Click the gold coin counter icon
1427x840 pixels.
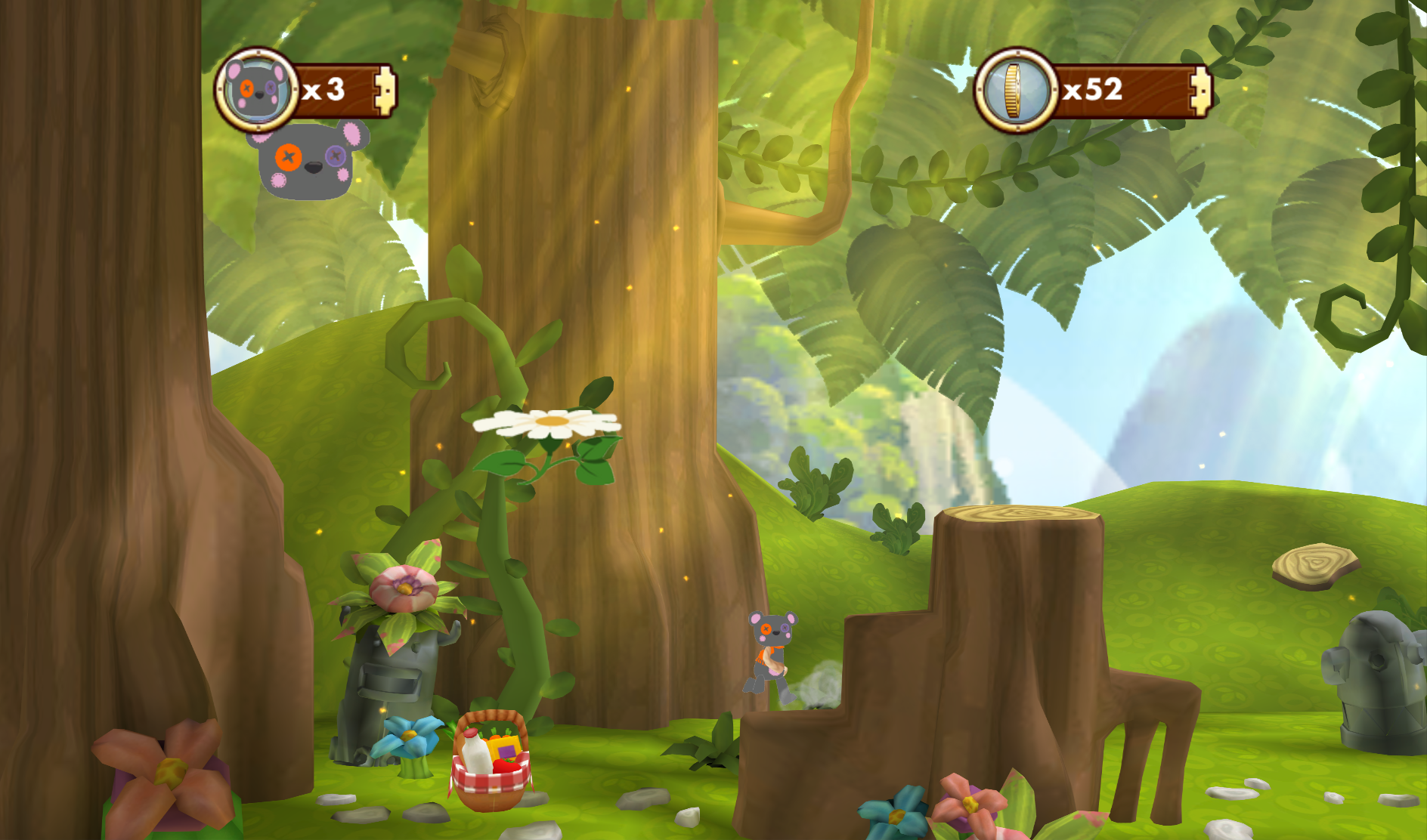[1015, 91]
